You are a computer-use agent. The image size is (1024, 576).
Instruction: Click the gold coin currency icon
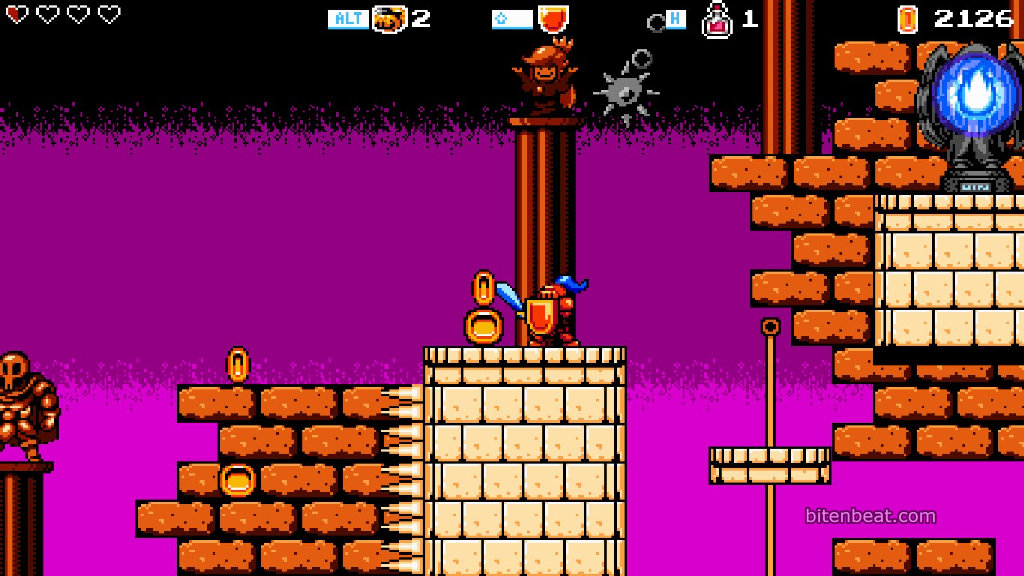(x=907, y=19)
